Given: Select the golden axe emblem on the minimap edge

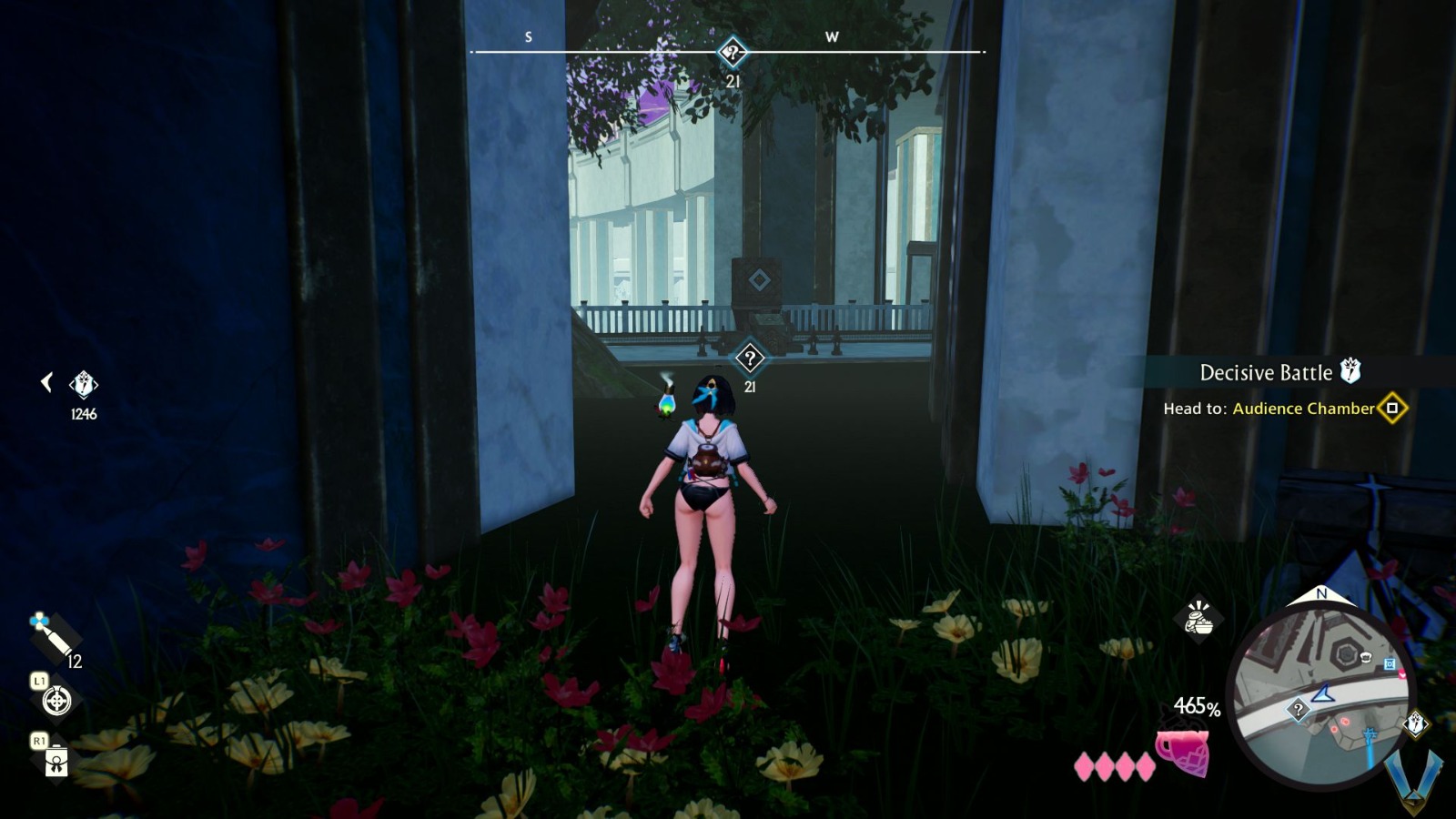Looking at the screenshot, I should (1416, 722).
